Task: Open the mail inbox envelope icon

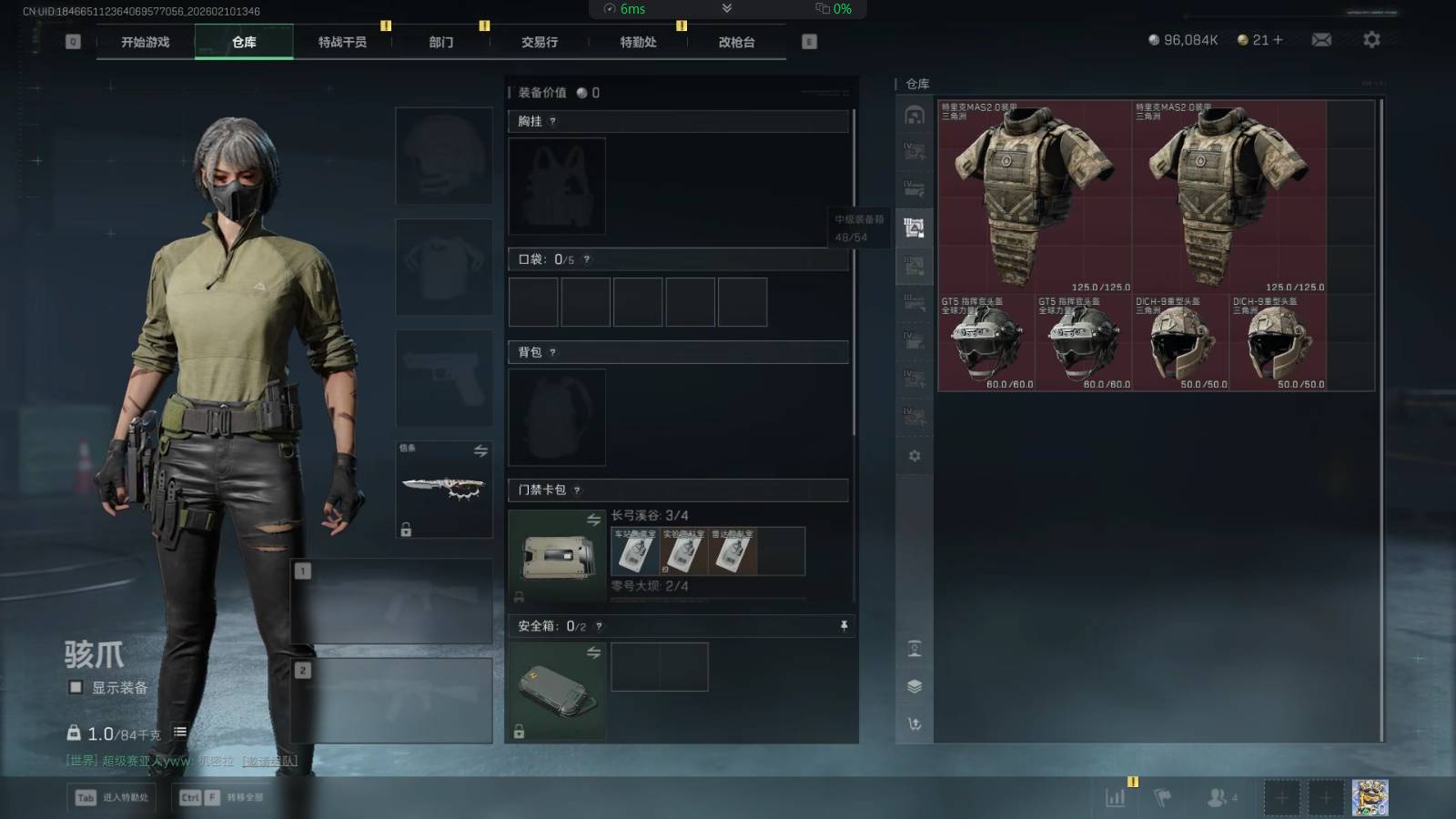Action: pos(1321,40)
